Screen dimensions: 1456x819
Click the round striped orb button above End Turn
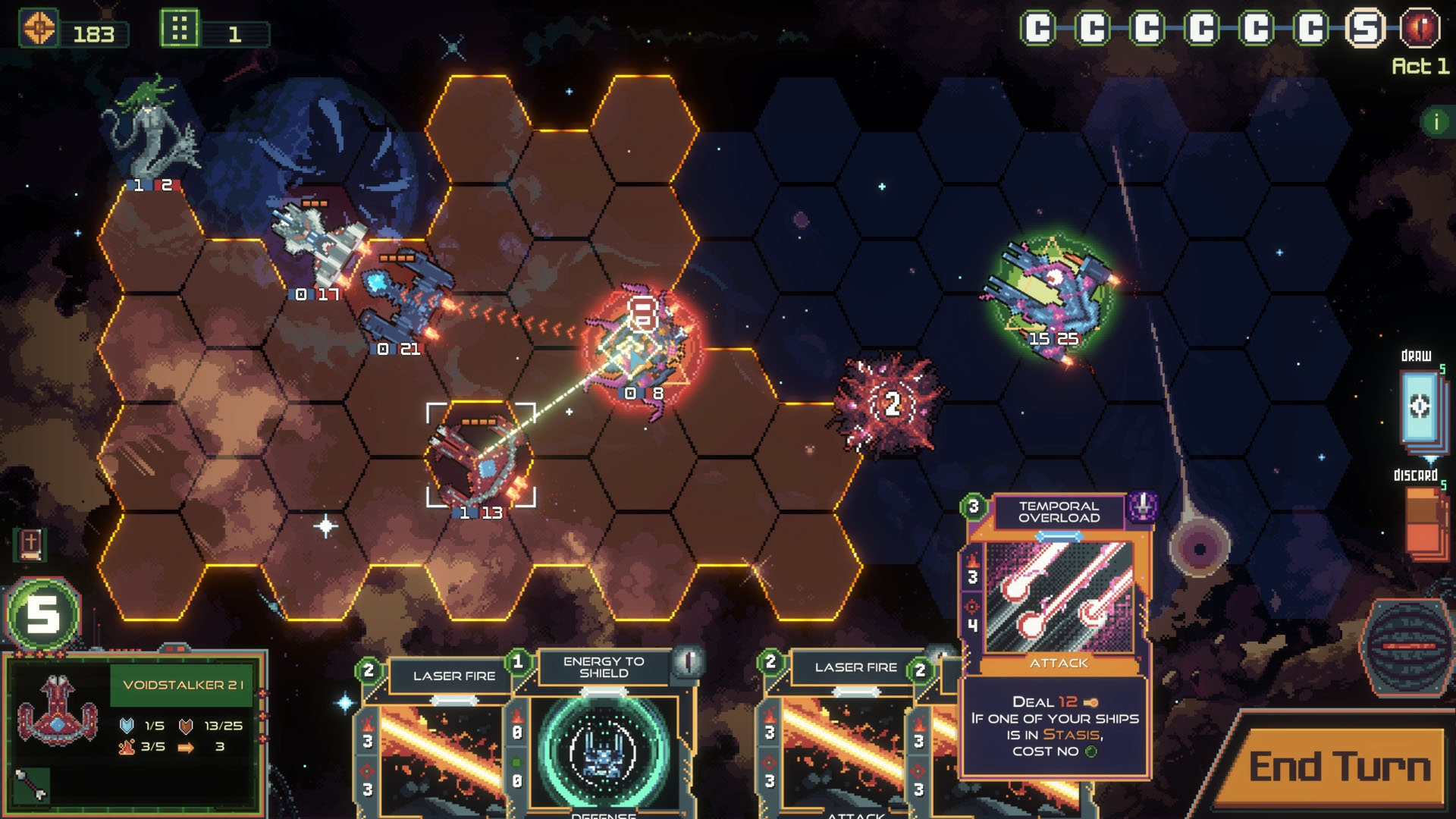click(x=1407, y=647)
